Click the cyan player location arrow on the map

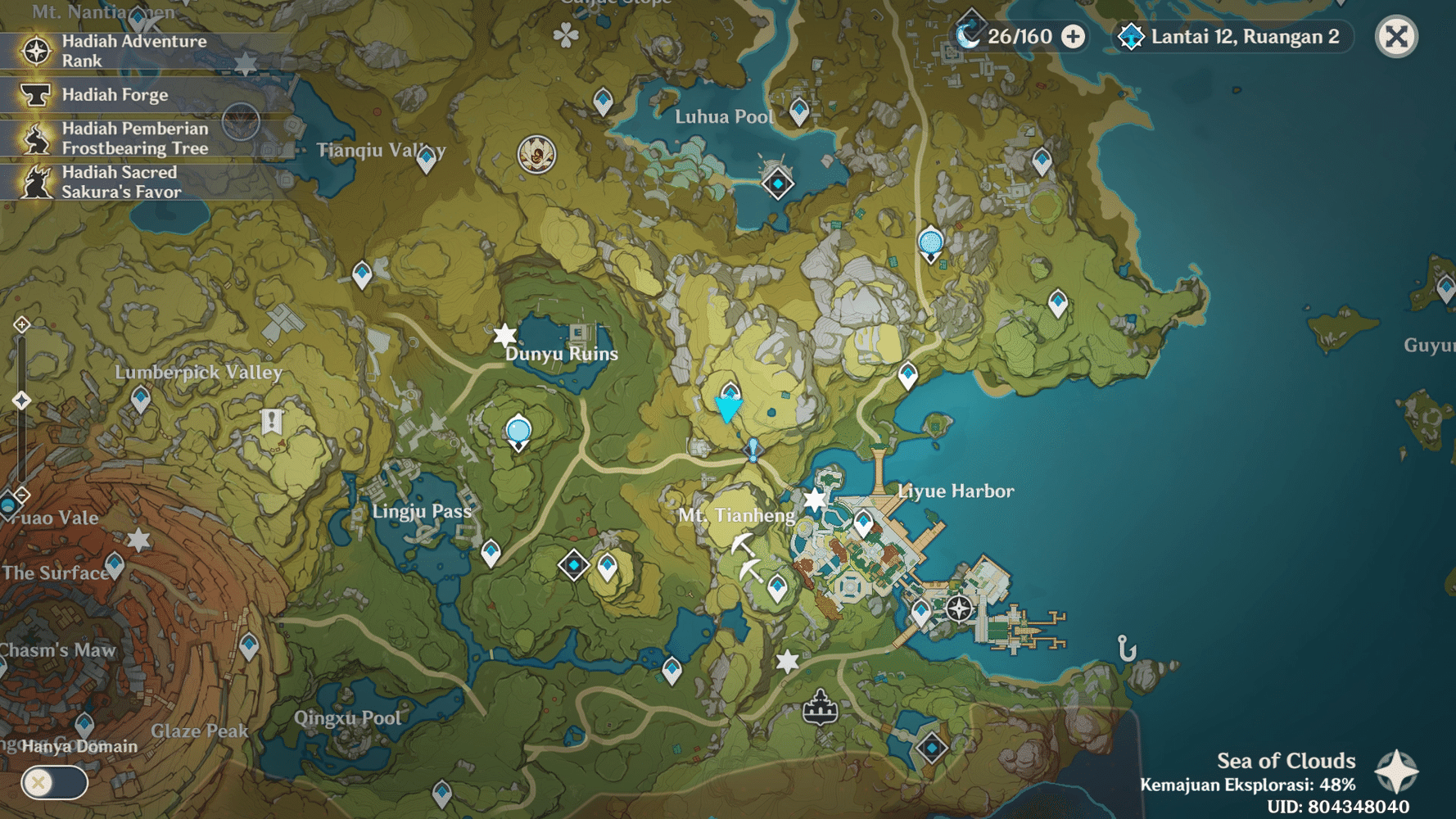pos(727,409)
